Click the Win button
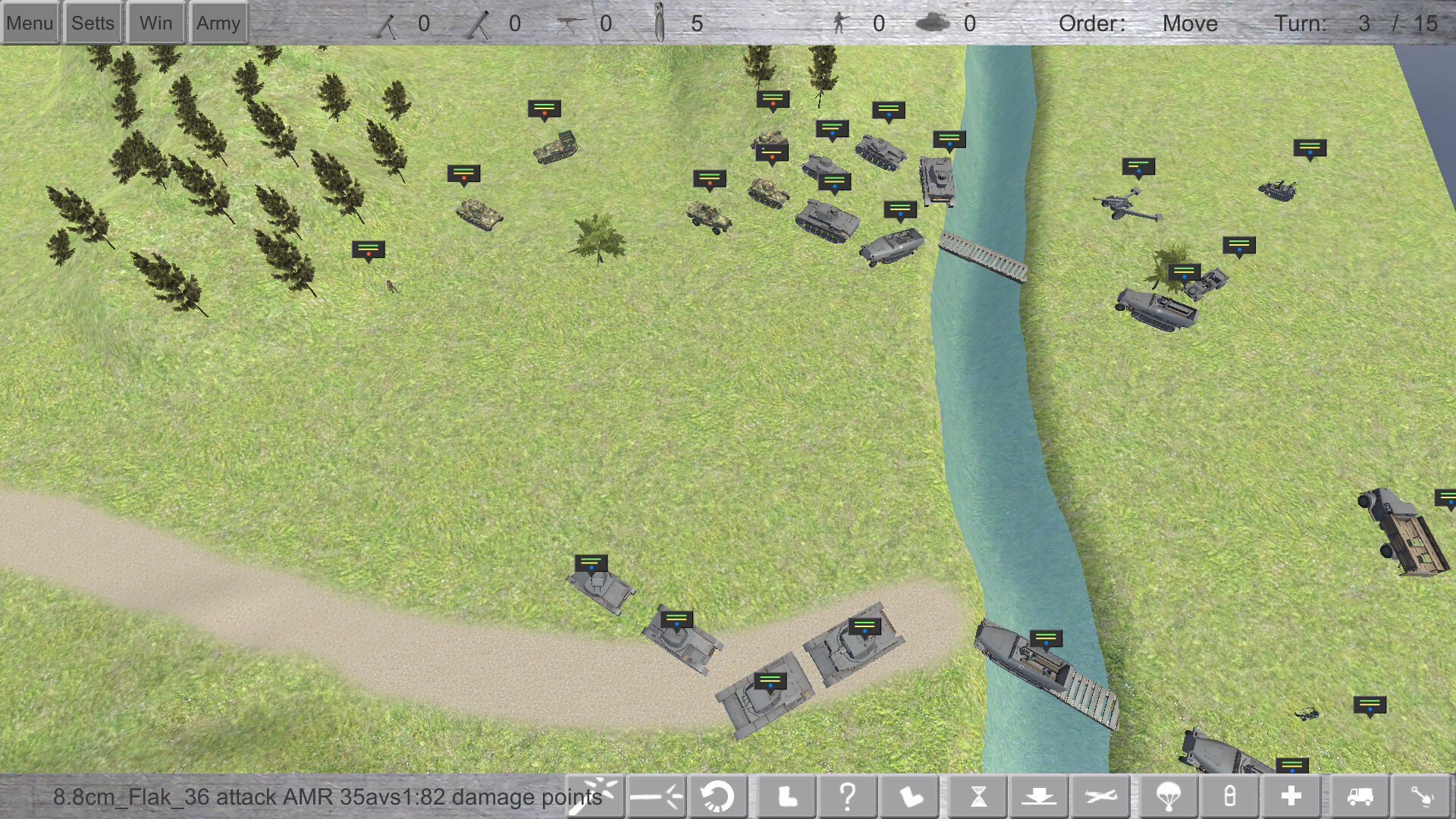The width and height of the screenshot is (1456, 819). click(x=155, y=22)
